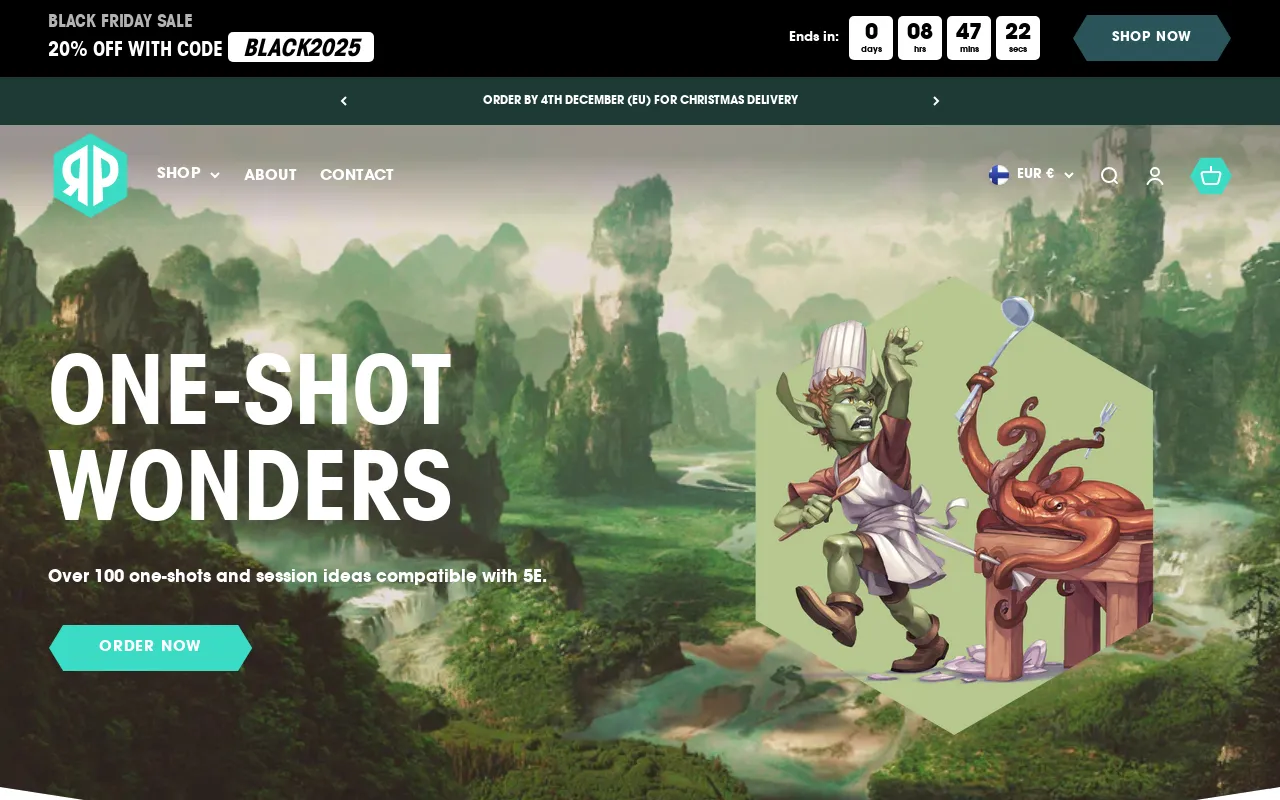Click the Christmas delivery announcement text
The height and width of the screenshot is (800, 1280).
pos(640,100)
